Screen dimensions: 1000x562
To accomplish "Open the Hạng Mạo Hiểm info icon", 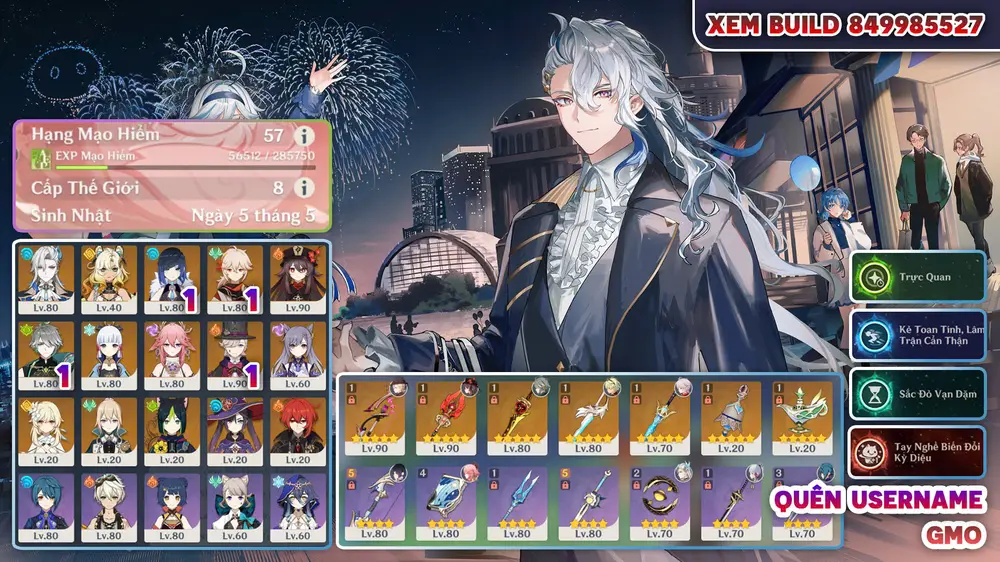I will (x=302, y=135).
